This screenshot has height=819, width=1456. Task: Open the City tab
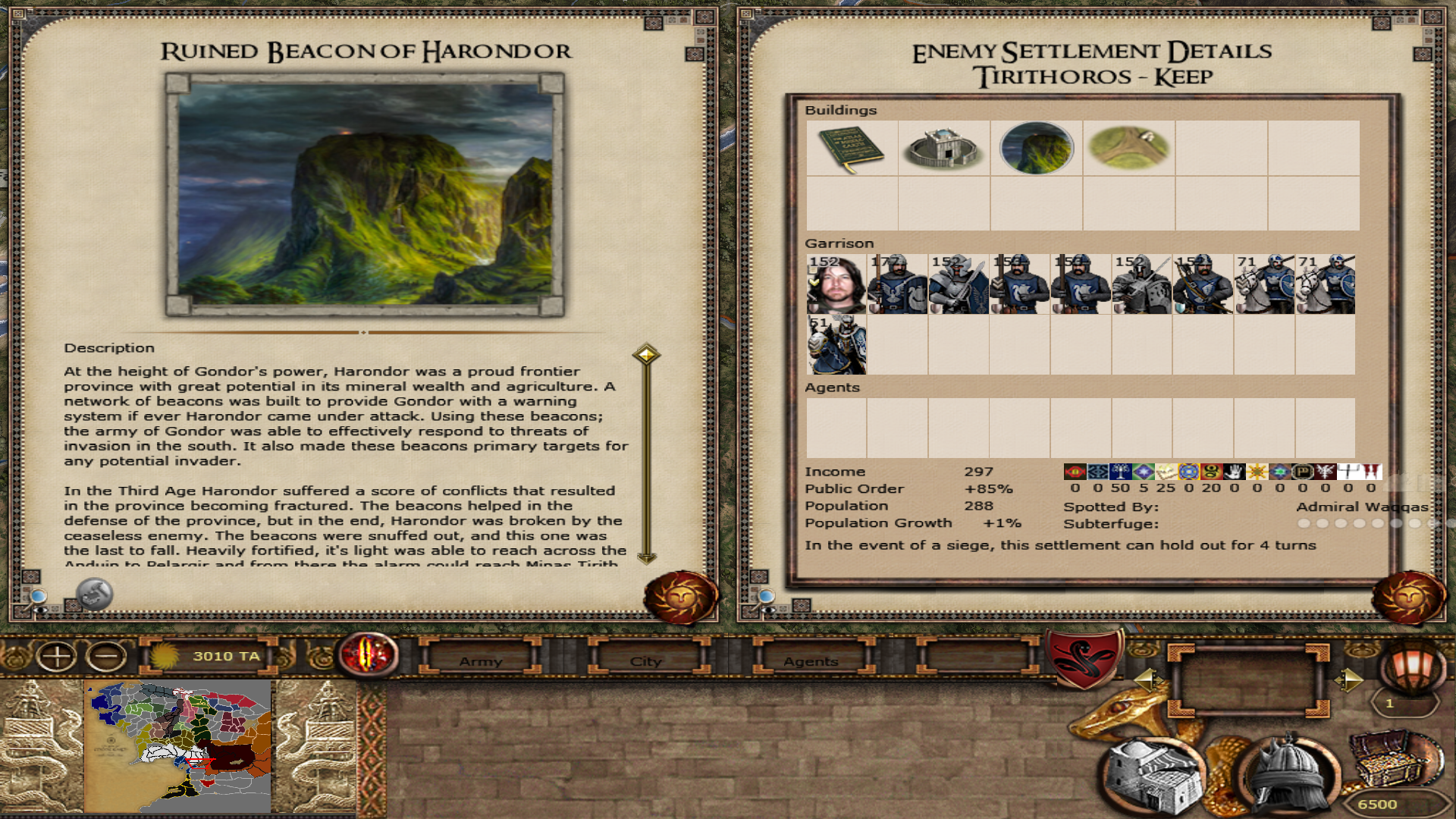645,661
